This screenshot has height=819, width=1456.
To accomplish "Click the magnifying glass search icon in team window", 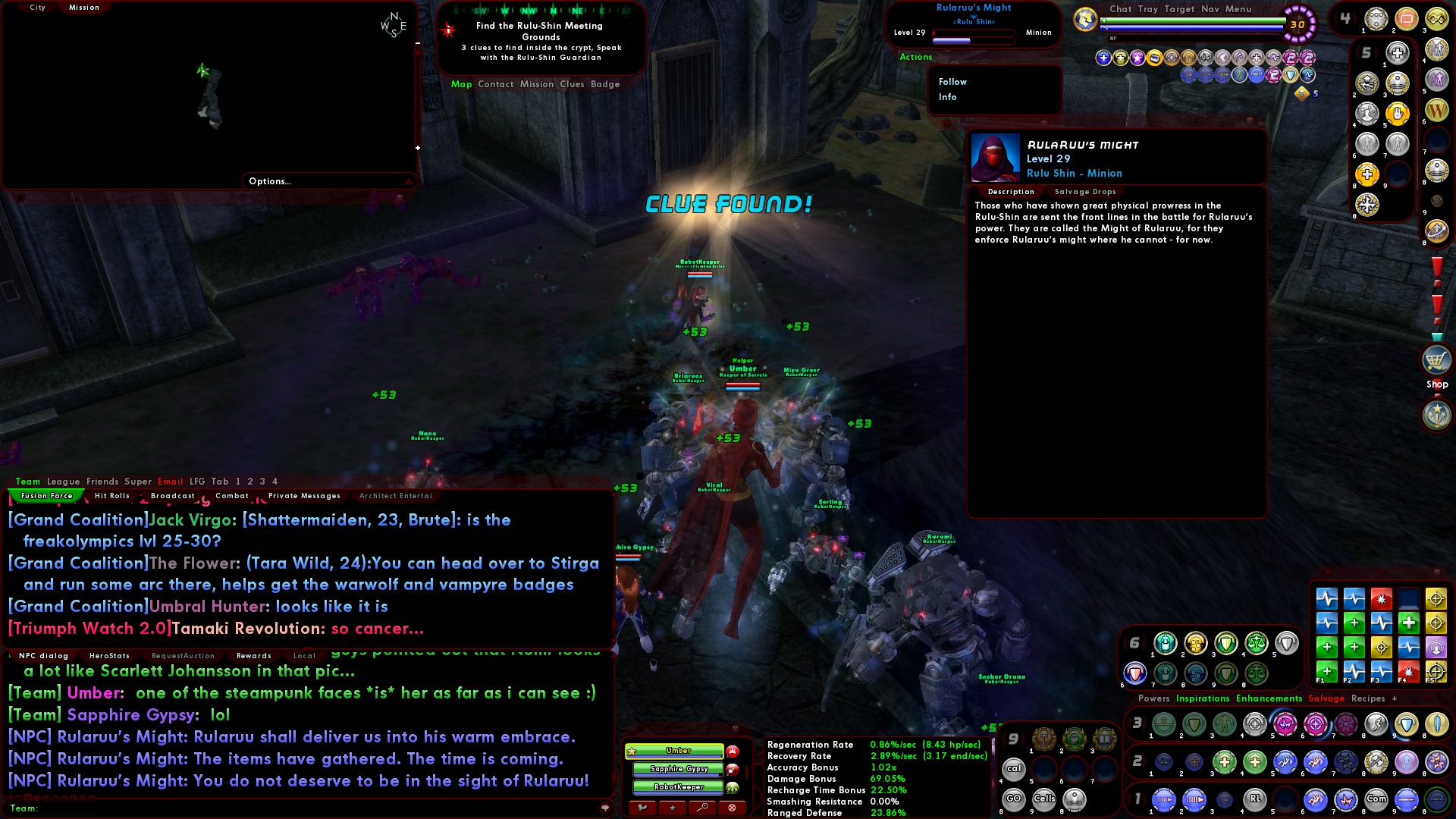I will [699, 808].
